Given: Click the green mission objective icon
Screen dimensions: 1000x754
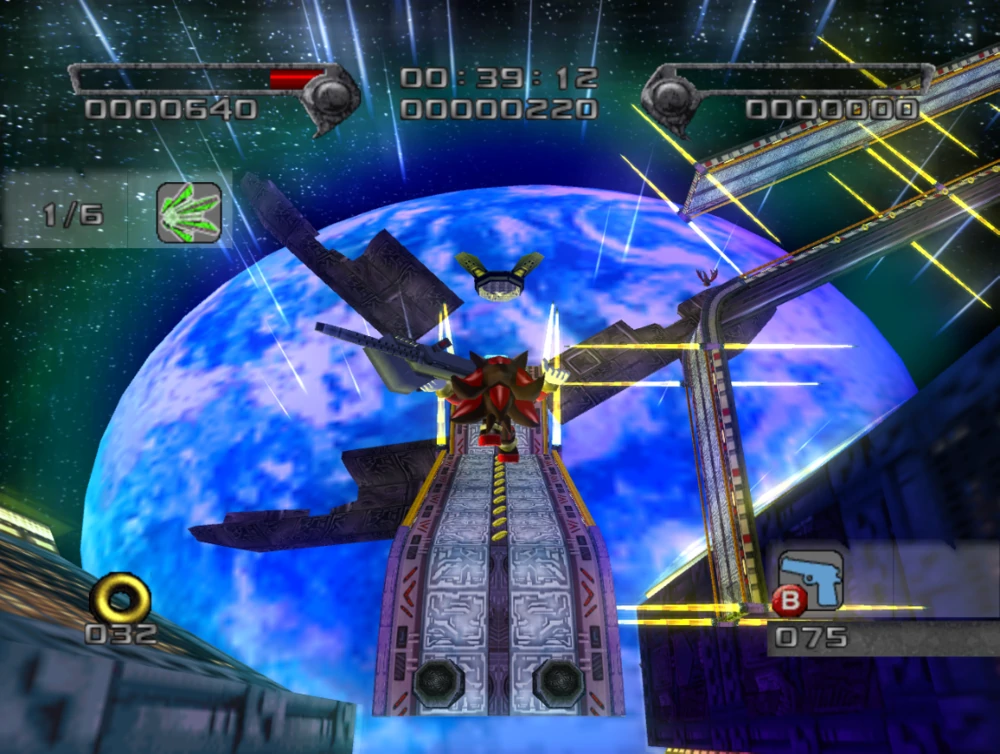Looking at the screenshot, I should [x=189, y=213].
